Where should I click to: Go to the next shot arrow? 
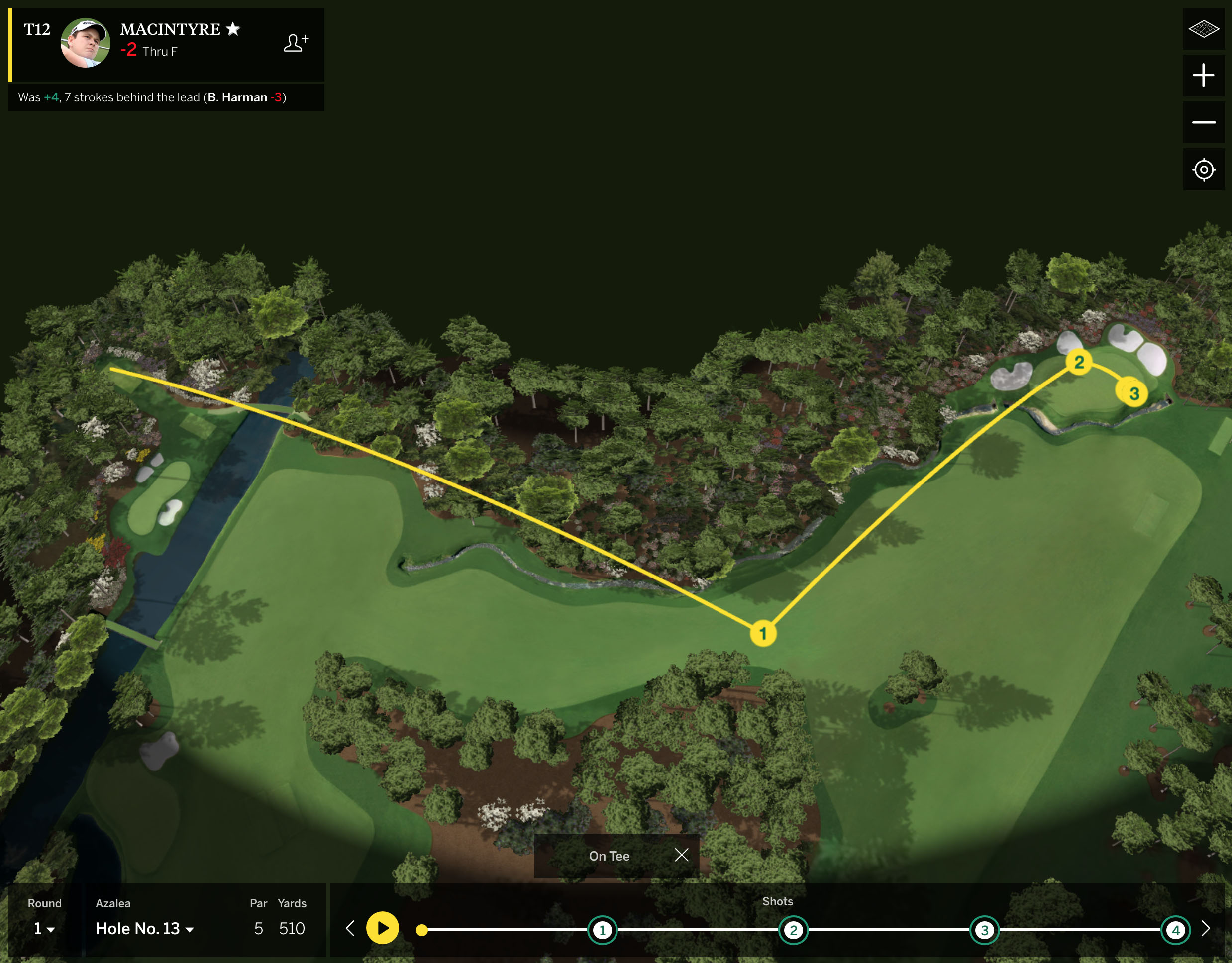click(1206, 929)
